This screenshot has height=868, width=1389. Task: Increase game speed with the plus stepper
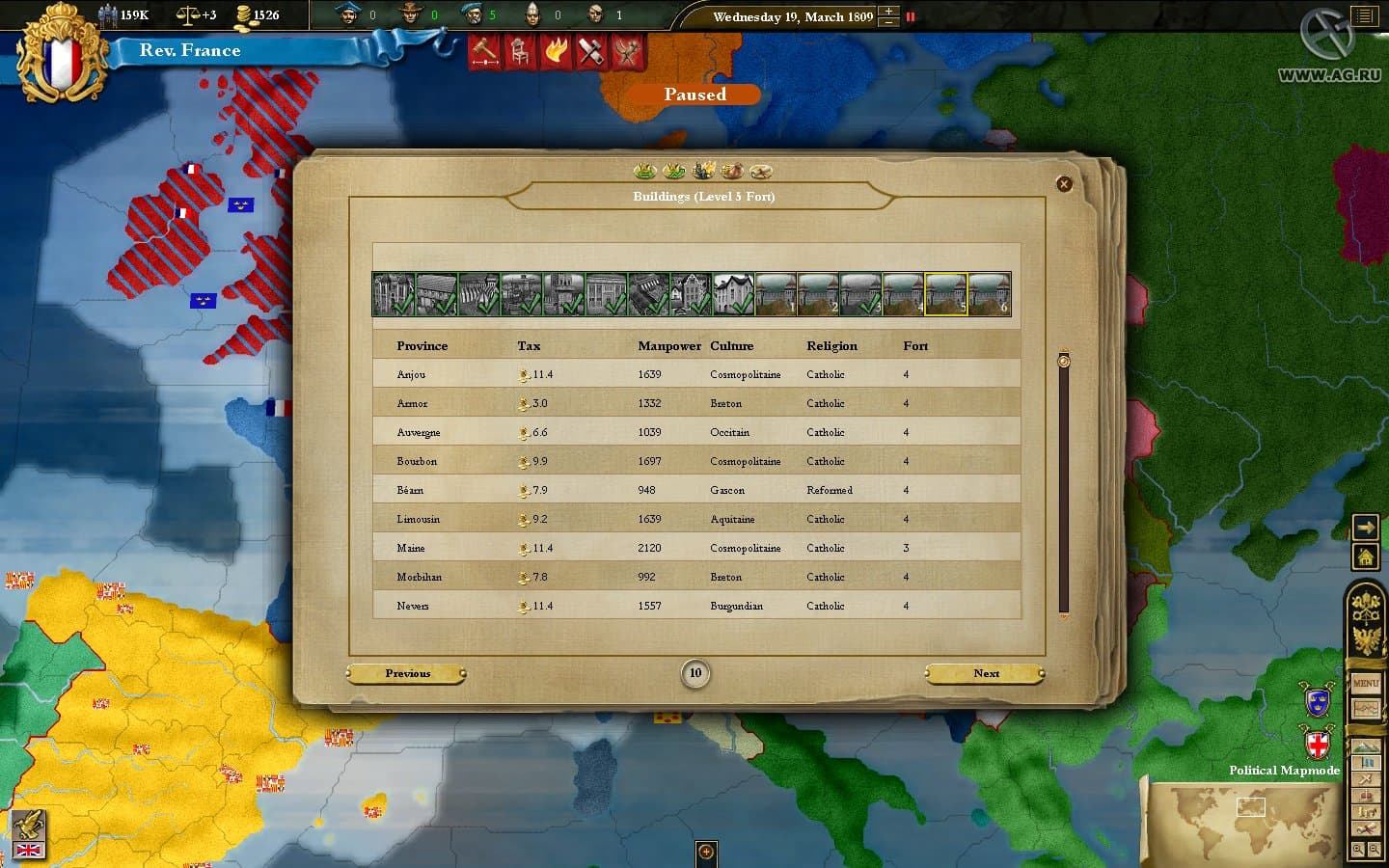click(x=887, y=12)
